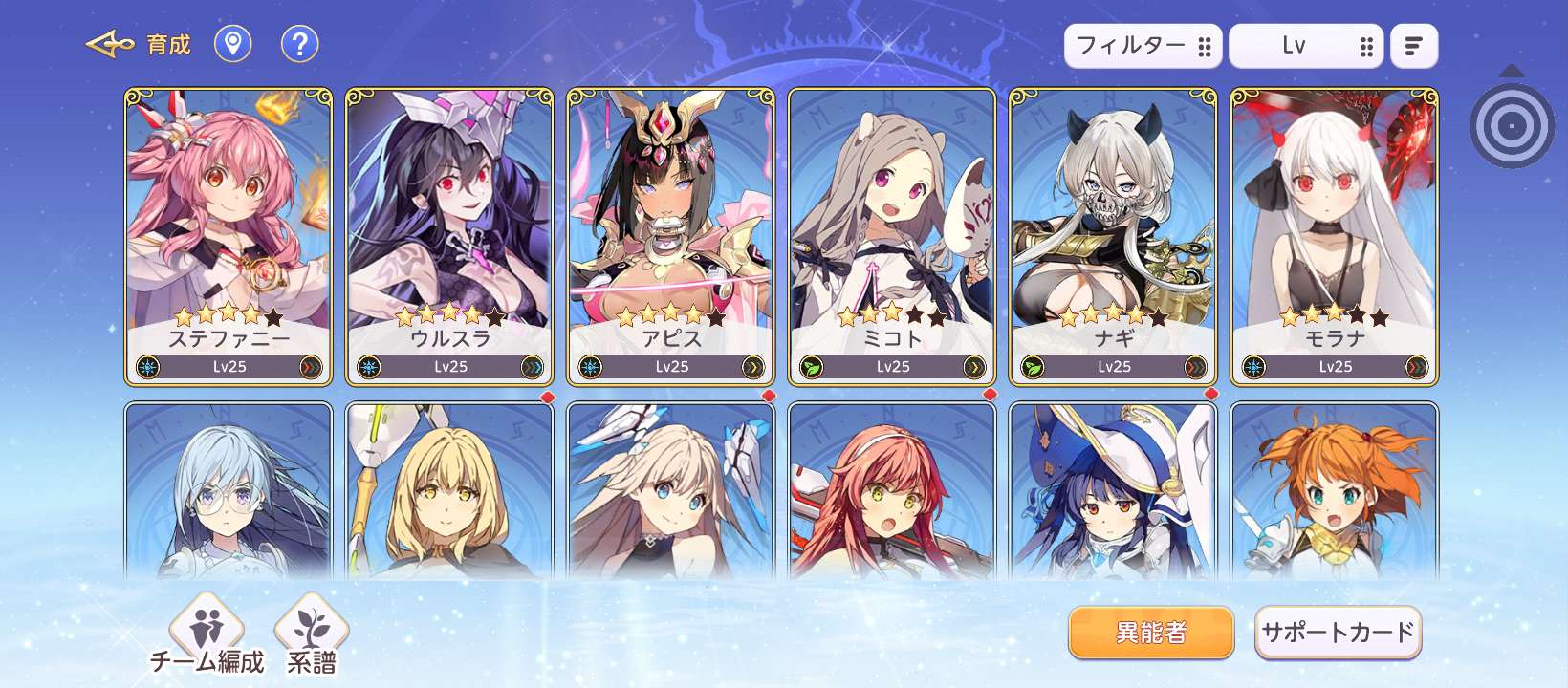1568x688 pixels.
Task: Switch to the 異能者 tab
Action: [1151, 632]
